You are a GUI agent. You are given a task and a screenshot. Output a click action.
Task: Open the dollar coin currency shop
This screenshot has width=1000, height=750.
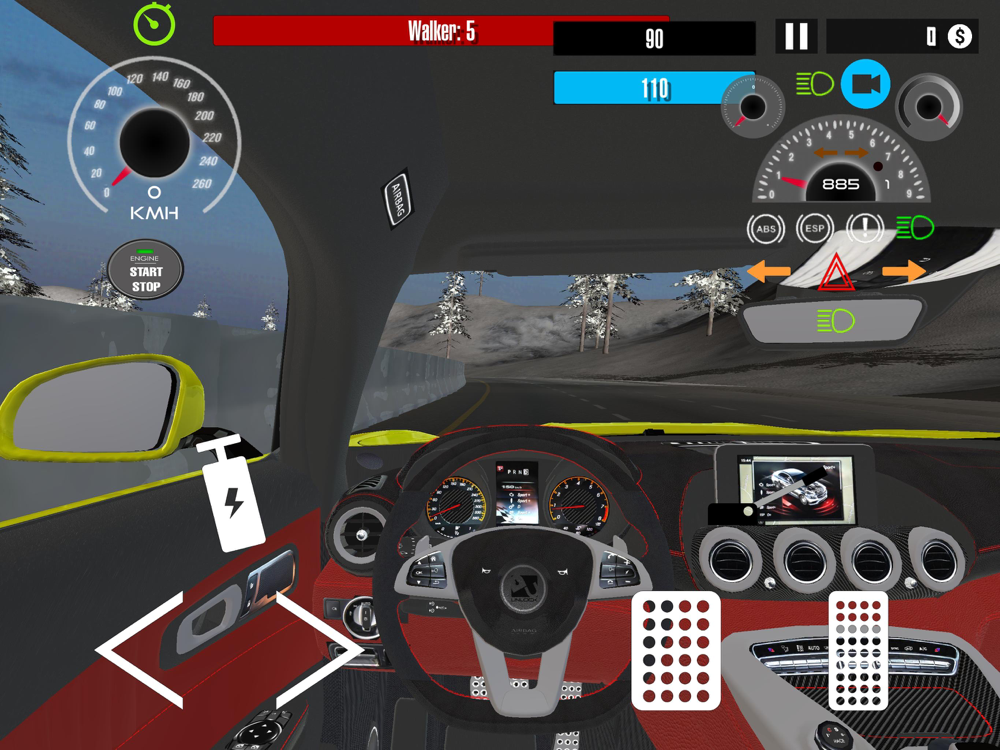coord(959,37)
